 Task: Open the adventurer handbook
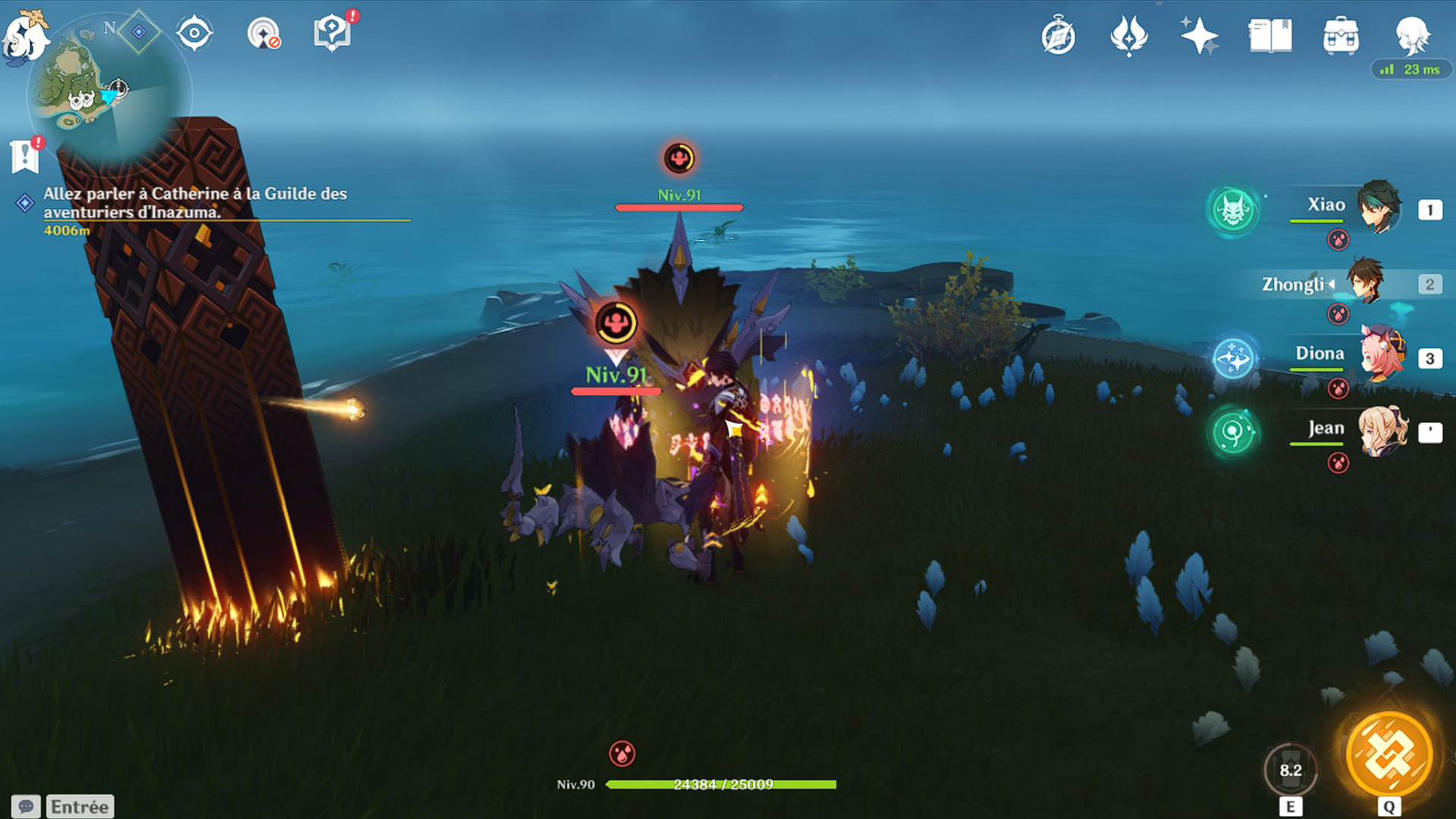coord(1270,36)
